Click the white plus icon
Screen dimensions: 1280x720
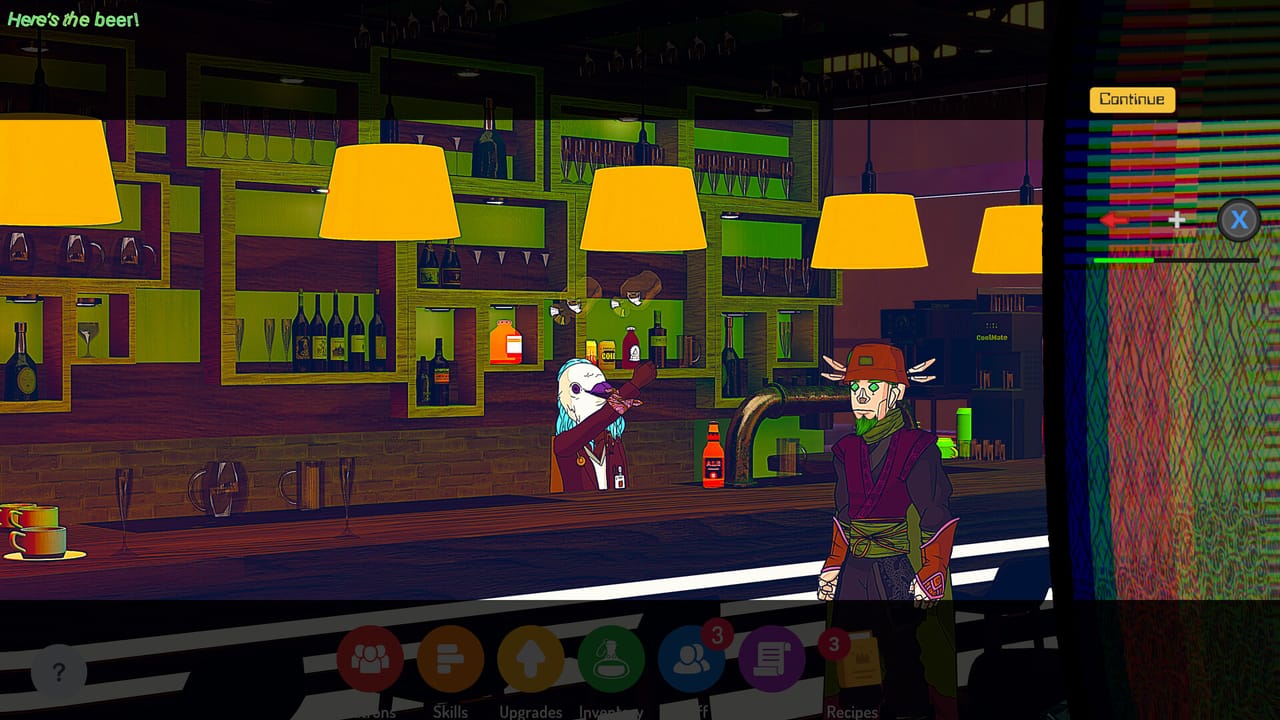[x=1177, y=221]
